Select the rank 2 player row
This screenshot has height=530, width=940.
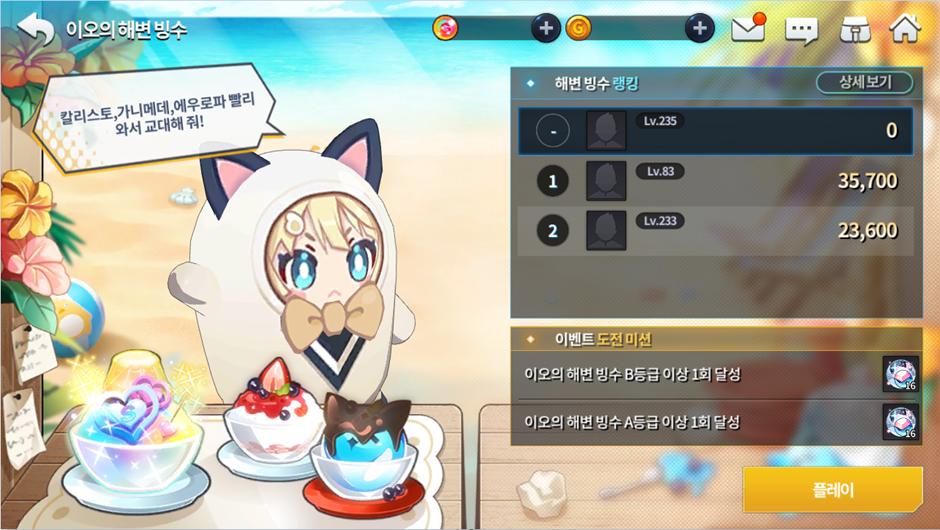pos(716,231)
